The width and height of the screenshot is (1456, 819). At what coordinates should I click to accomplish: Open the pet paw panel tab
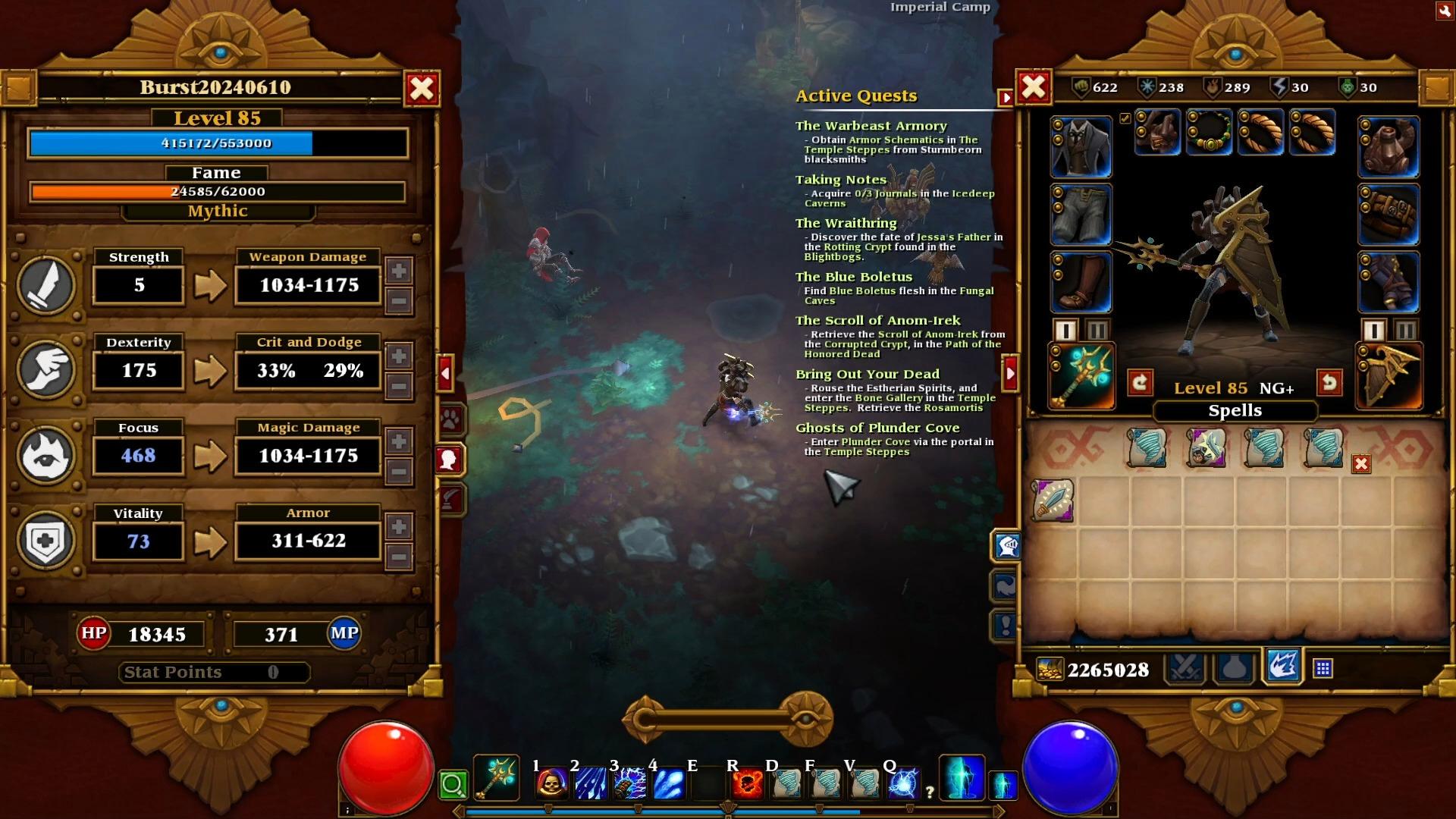pos(450,418)
